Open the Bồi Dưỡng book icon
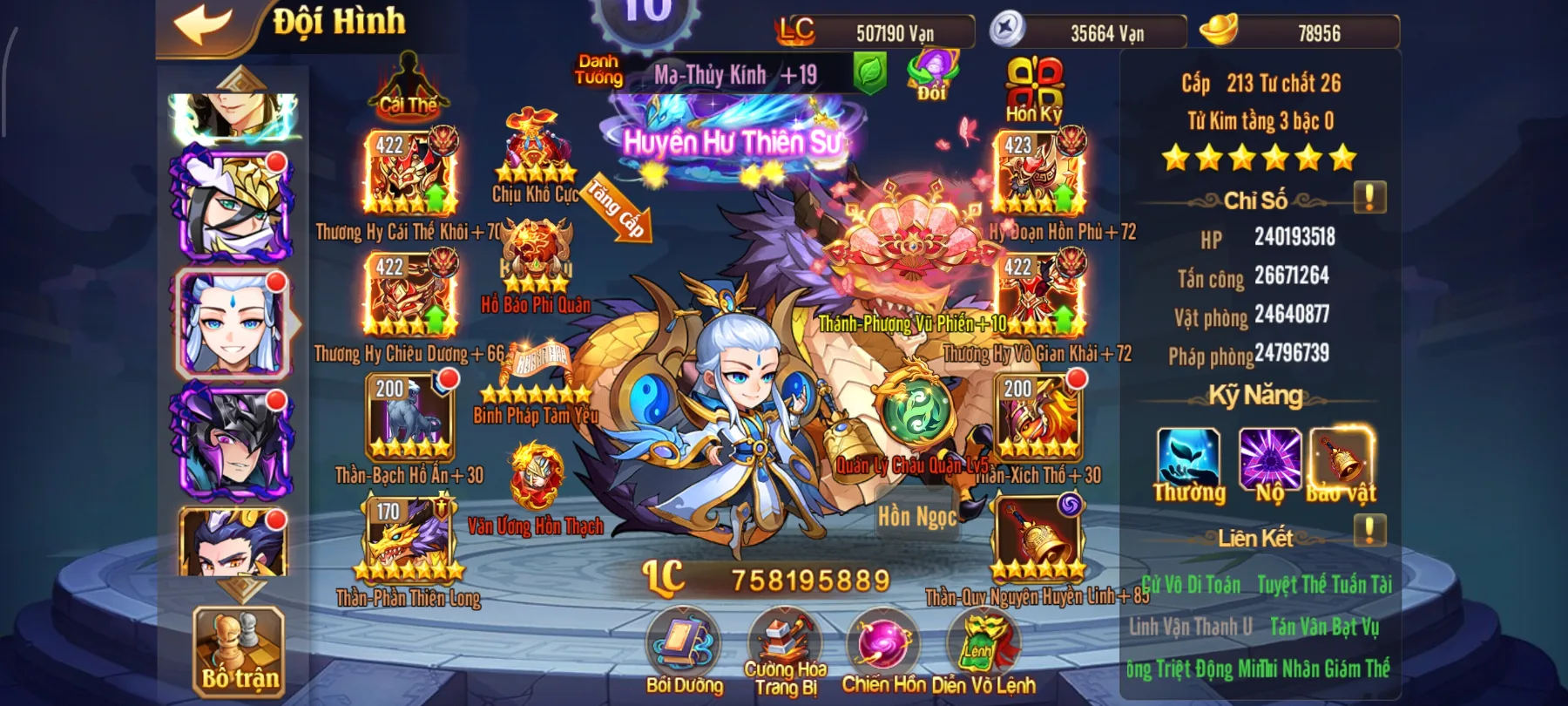The width and height of the screenshot is (1568, 706). [x=681, y=644]
